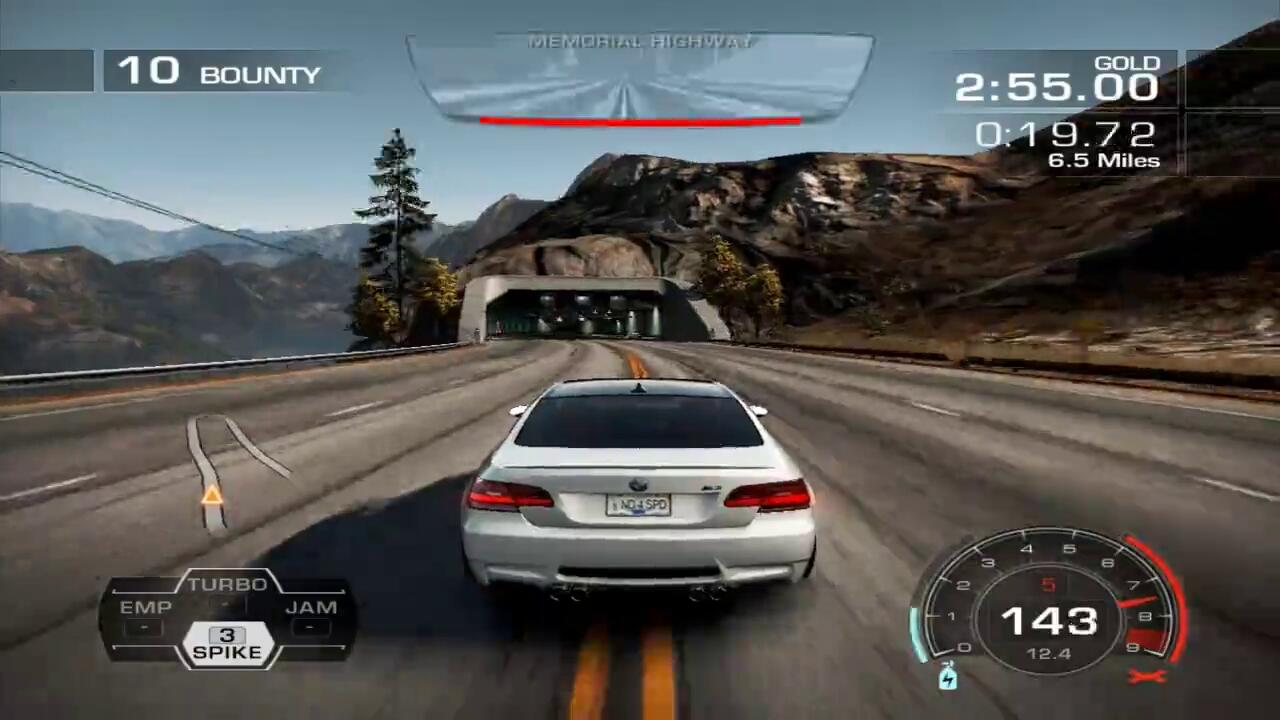Click the rear-view mirror display
1280x720 pixels.
640,80
